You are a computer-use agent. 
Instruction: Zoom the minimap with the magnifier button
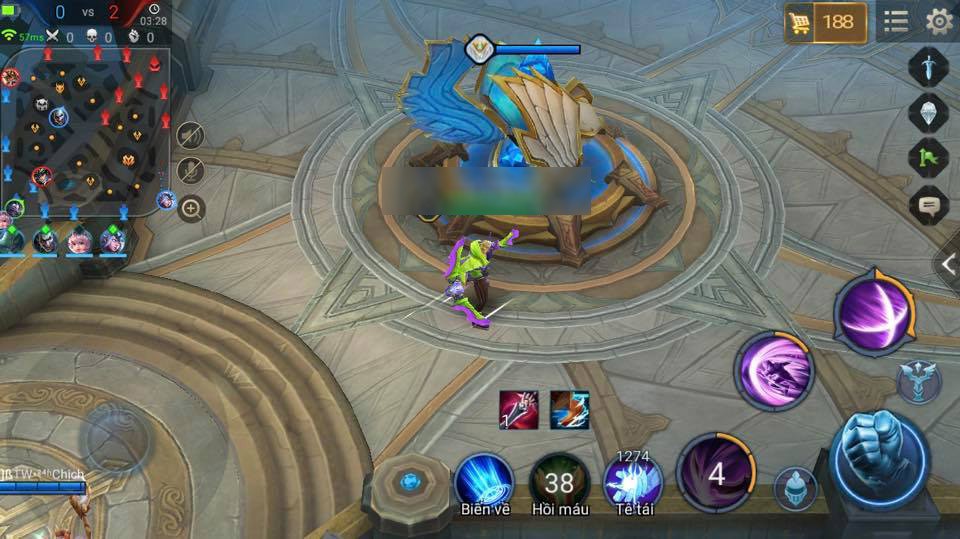coord(190,210)
